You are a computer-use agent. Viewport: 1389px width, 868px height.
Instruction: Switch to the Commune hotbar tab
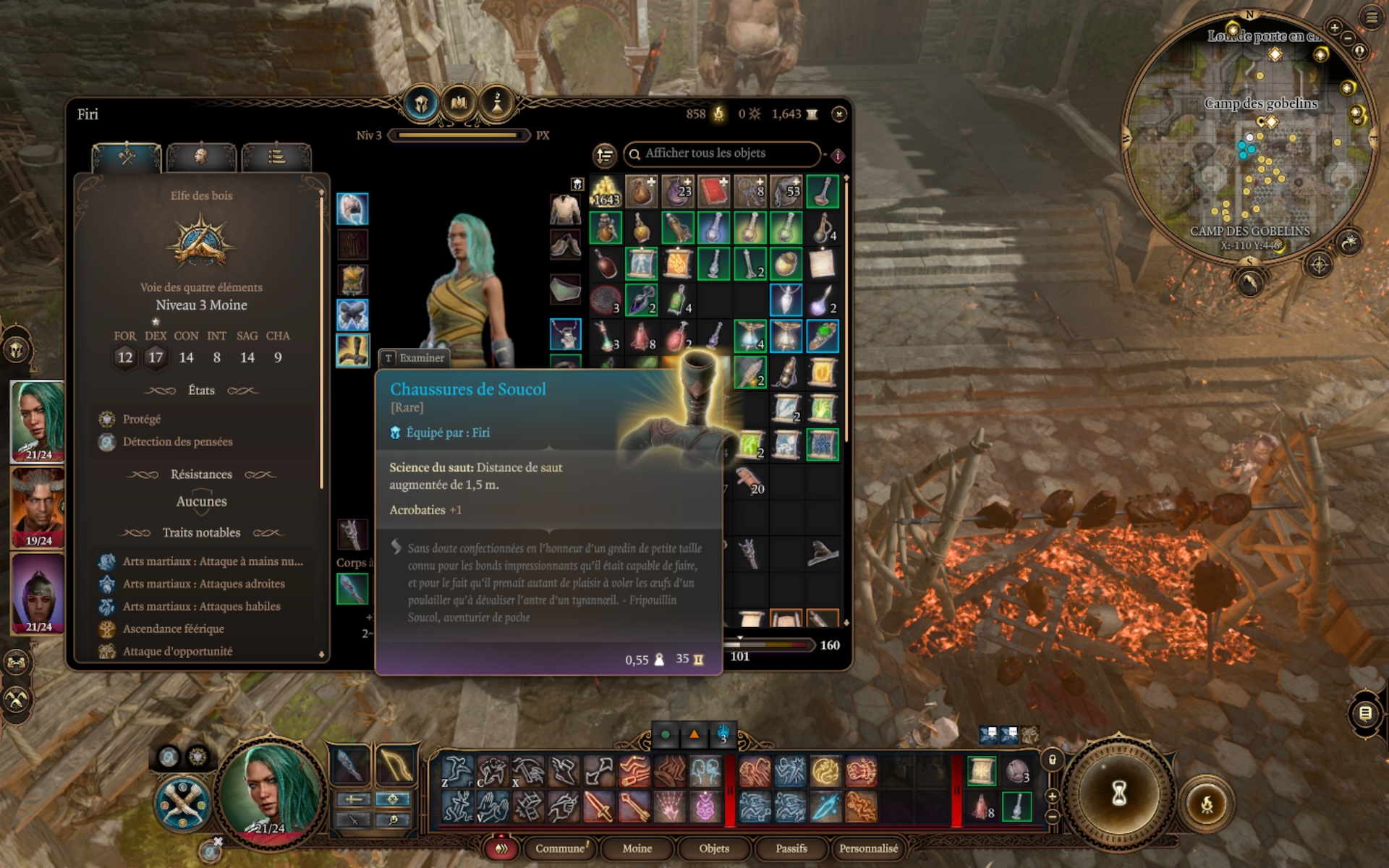(561, 848)
